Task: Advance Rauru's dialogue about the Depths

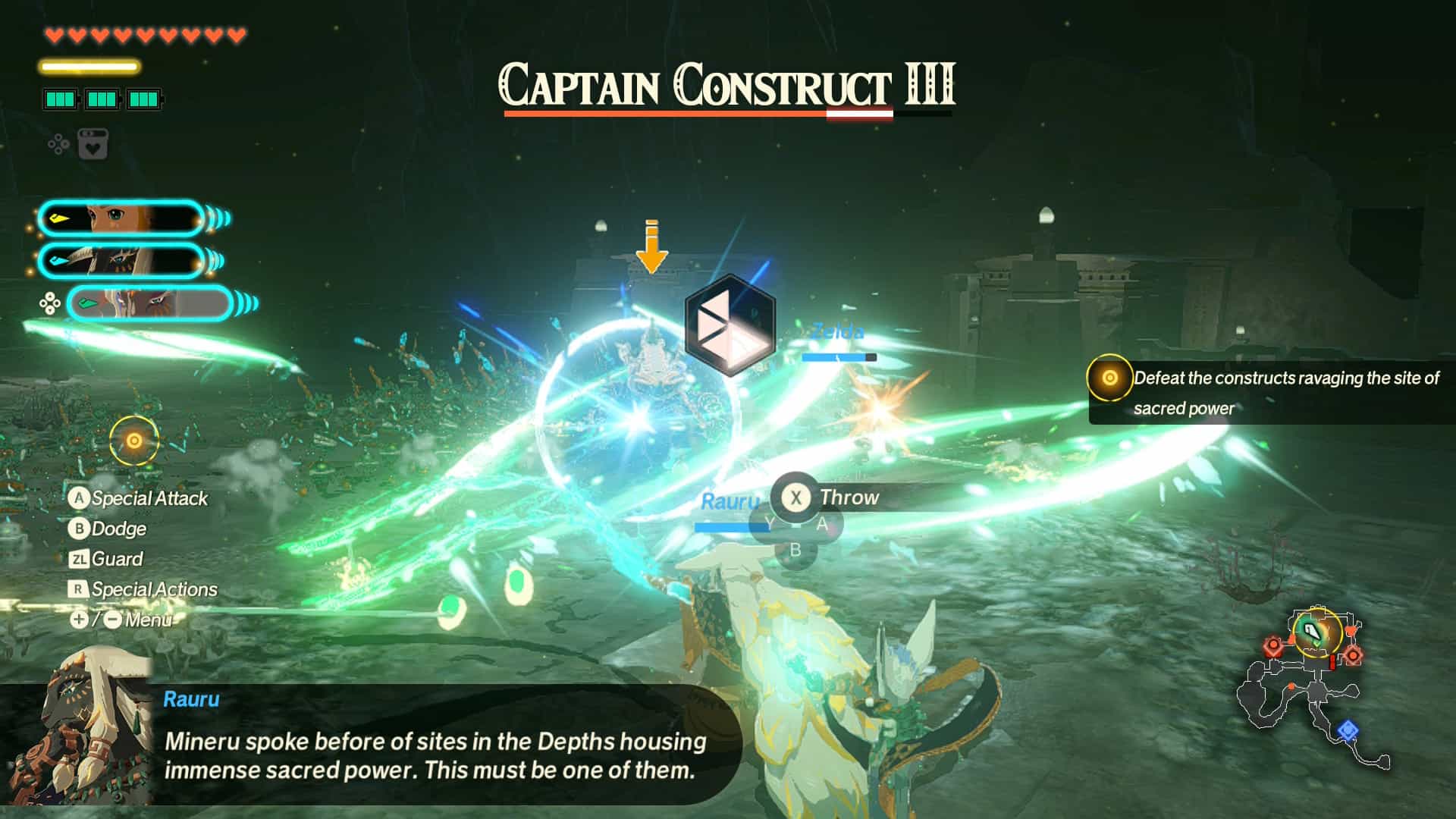Action: click(x=435, y=755)
